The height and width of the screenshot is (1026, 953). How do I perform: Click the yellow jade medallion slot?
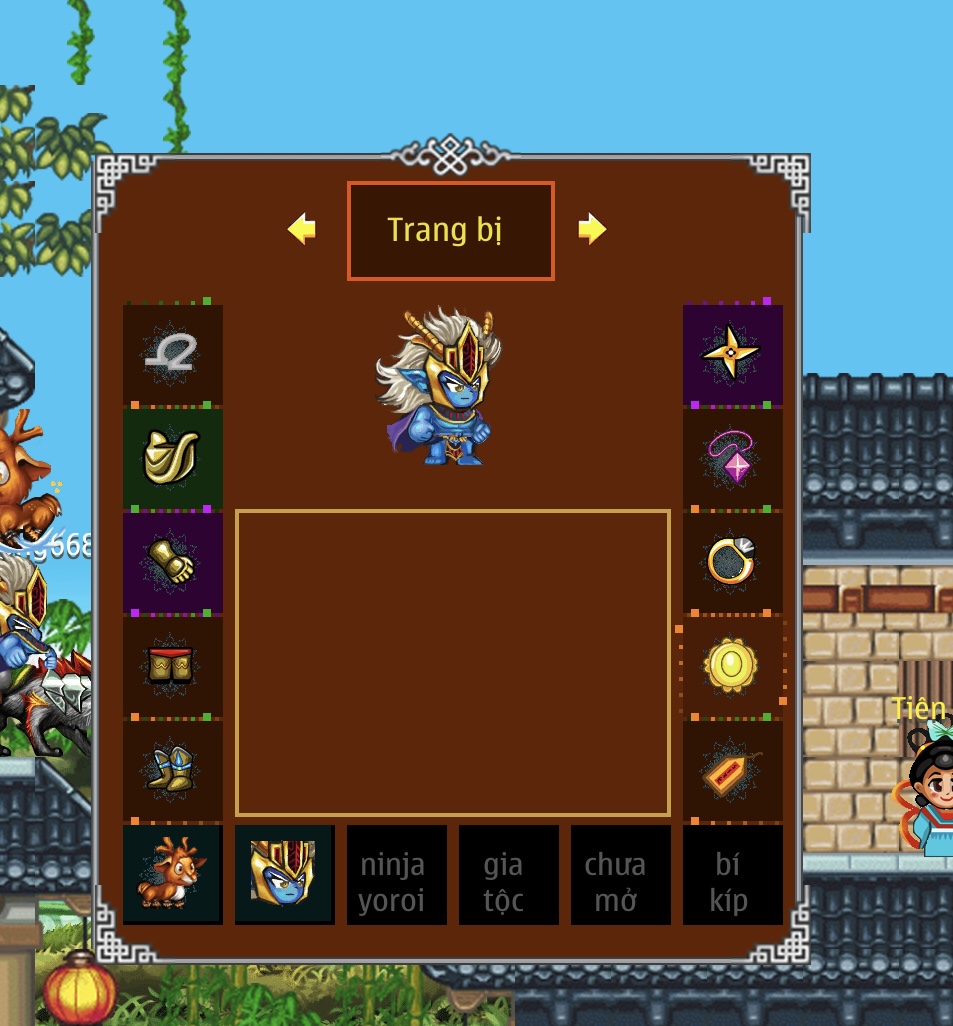[732, 666]
